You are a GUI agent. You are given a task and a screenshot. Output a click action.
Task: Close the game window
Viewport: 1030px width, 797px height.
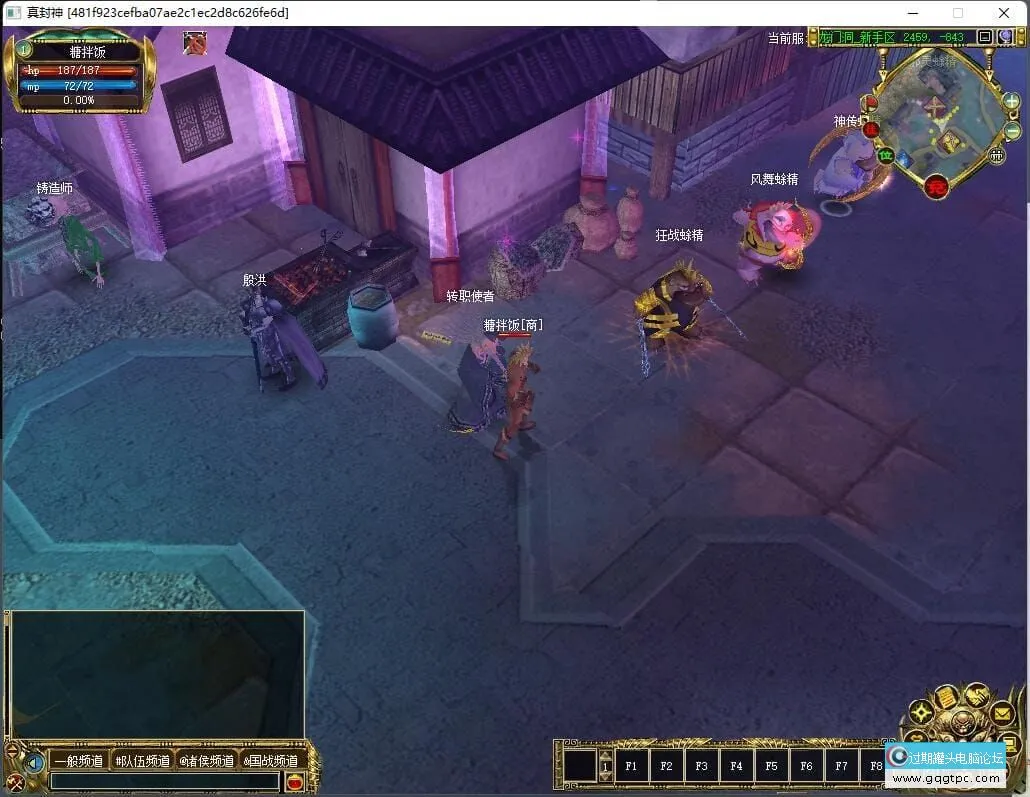pos(1004,13)
